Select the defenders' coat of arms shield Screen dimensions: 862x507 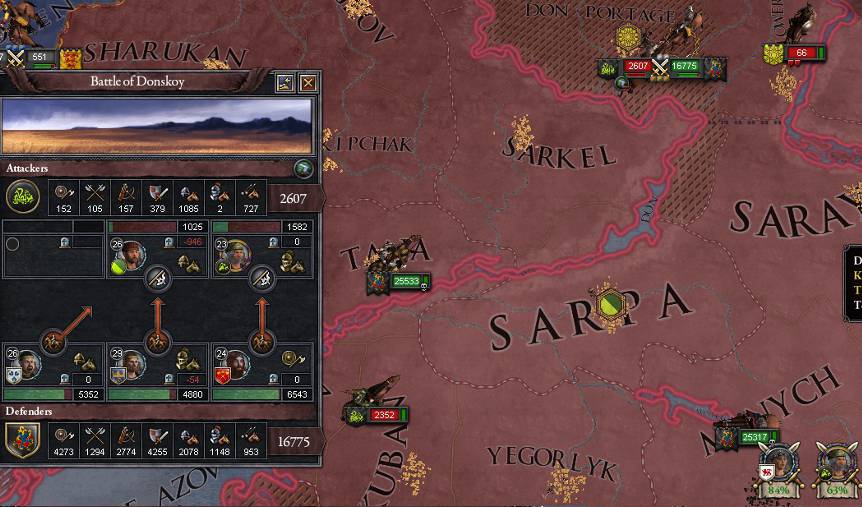point(23,439)
